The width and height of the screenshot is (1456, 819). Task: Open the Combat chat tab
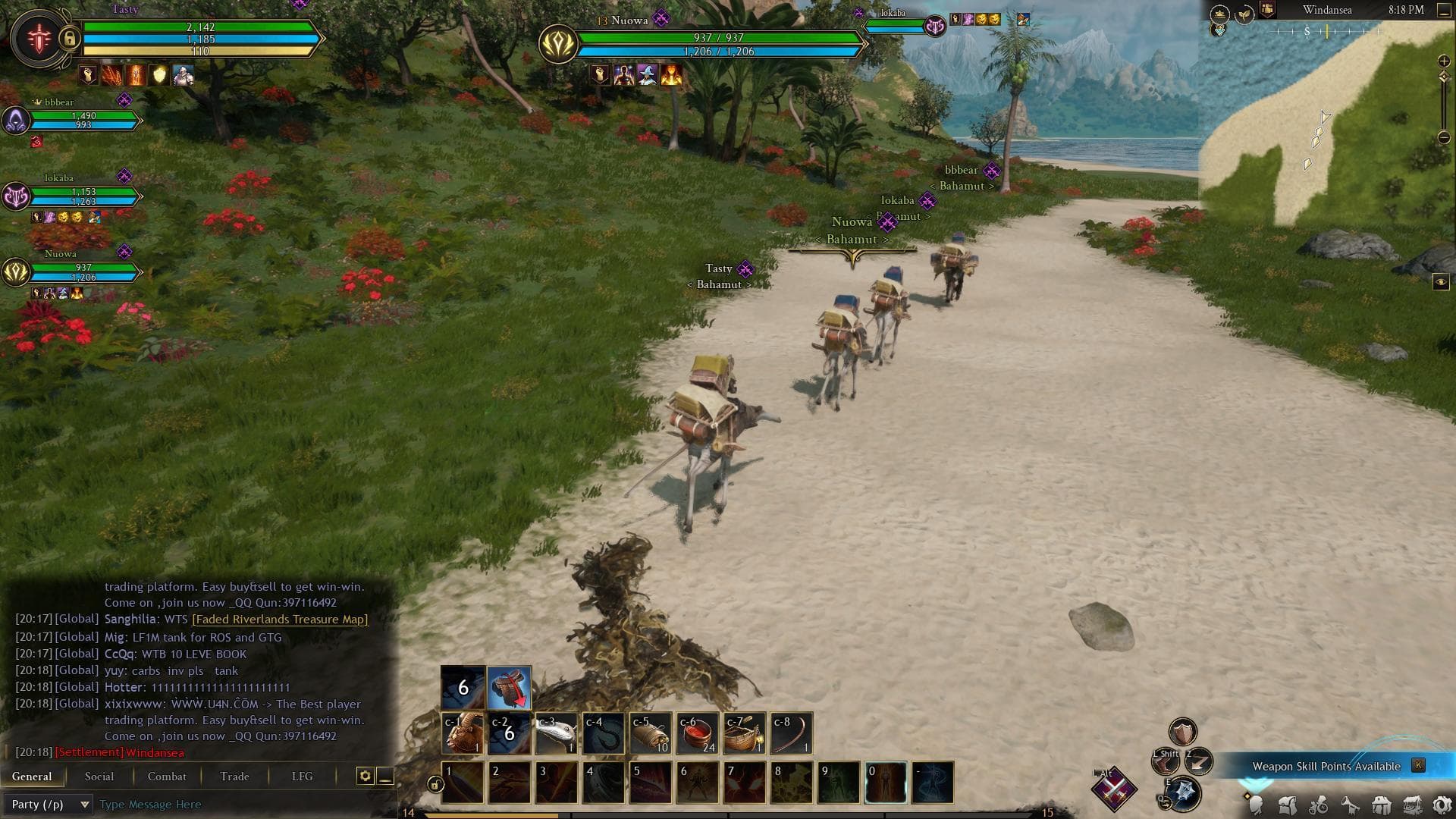coord(167,776)
